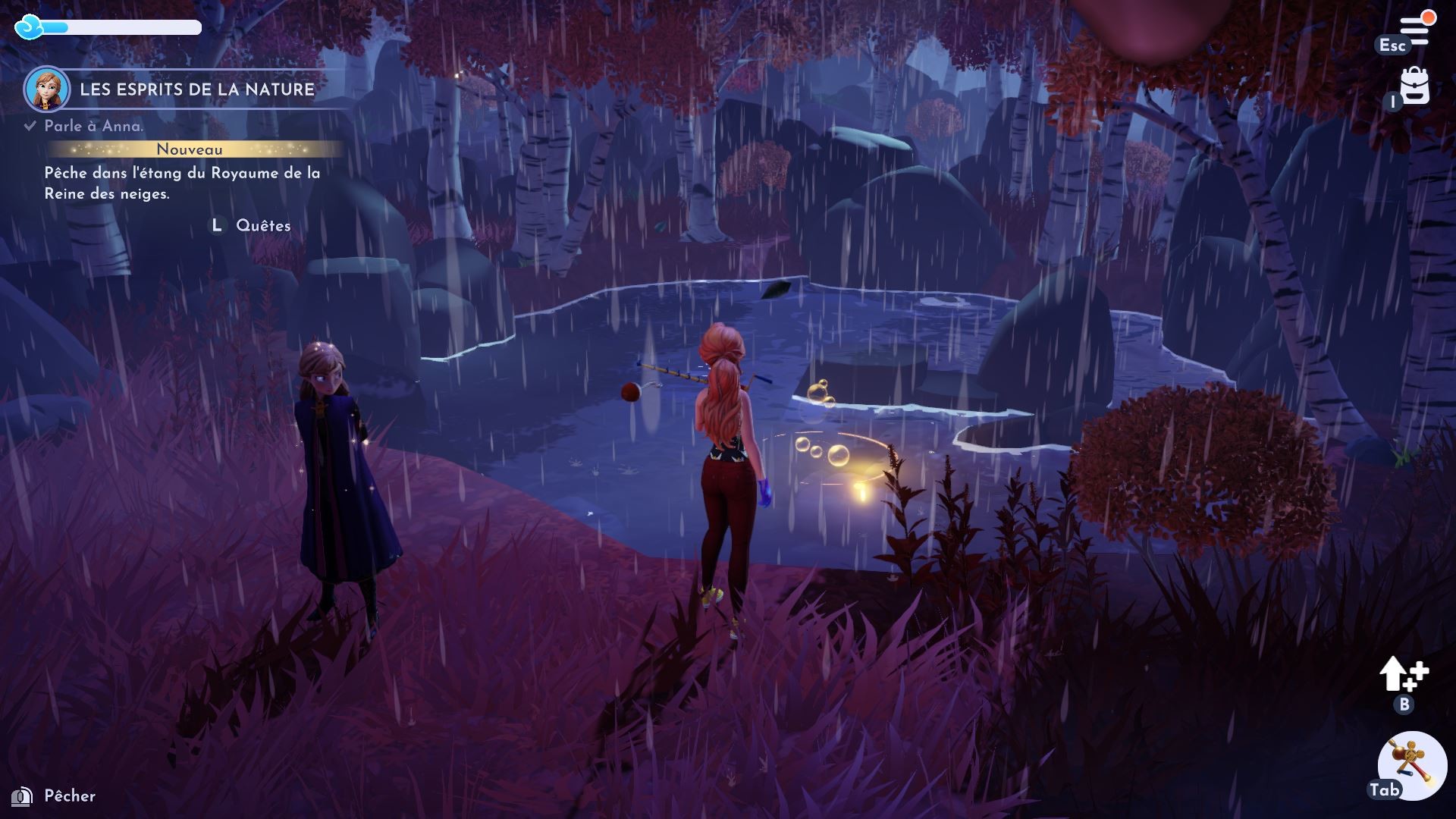Open the Quêtes menu via the L shortcut
1456x819 pixels.
tap(217, 225)
